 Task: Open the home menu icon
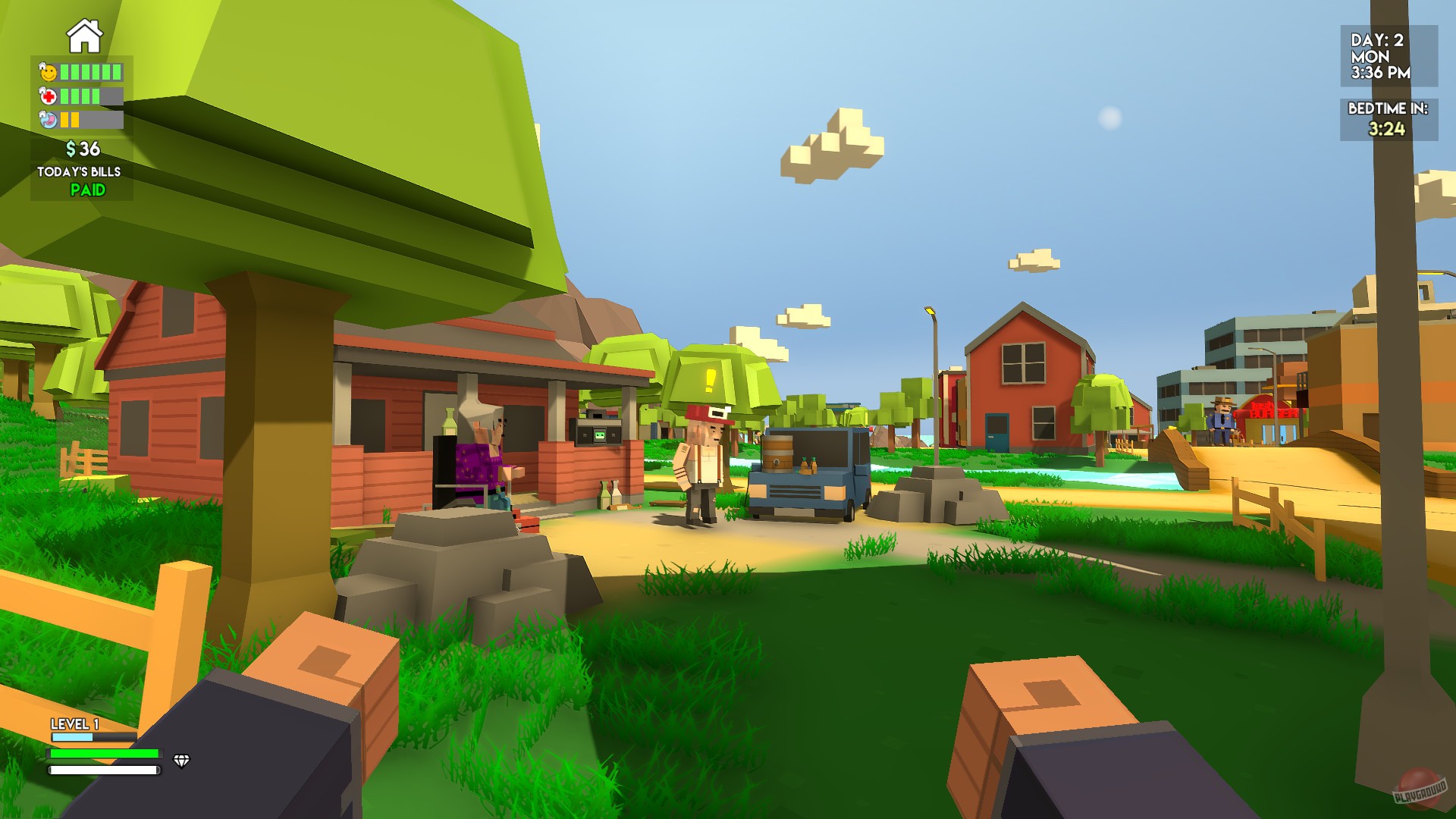[x=83, y=34]
